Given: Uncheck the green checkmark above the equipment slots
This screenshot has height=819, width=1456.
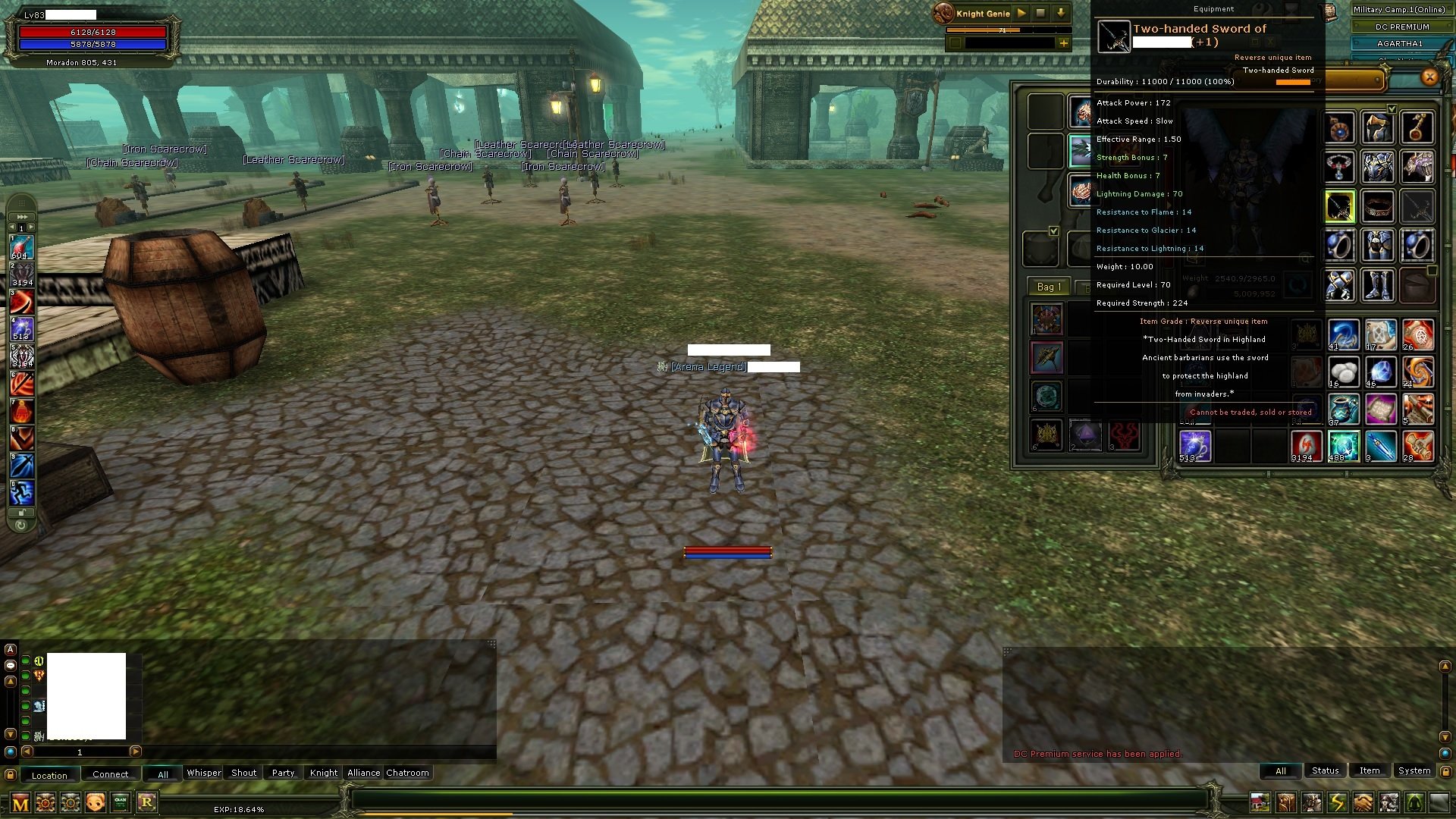Looking at the screenshot, I should coord(1390,108).
